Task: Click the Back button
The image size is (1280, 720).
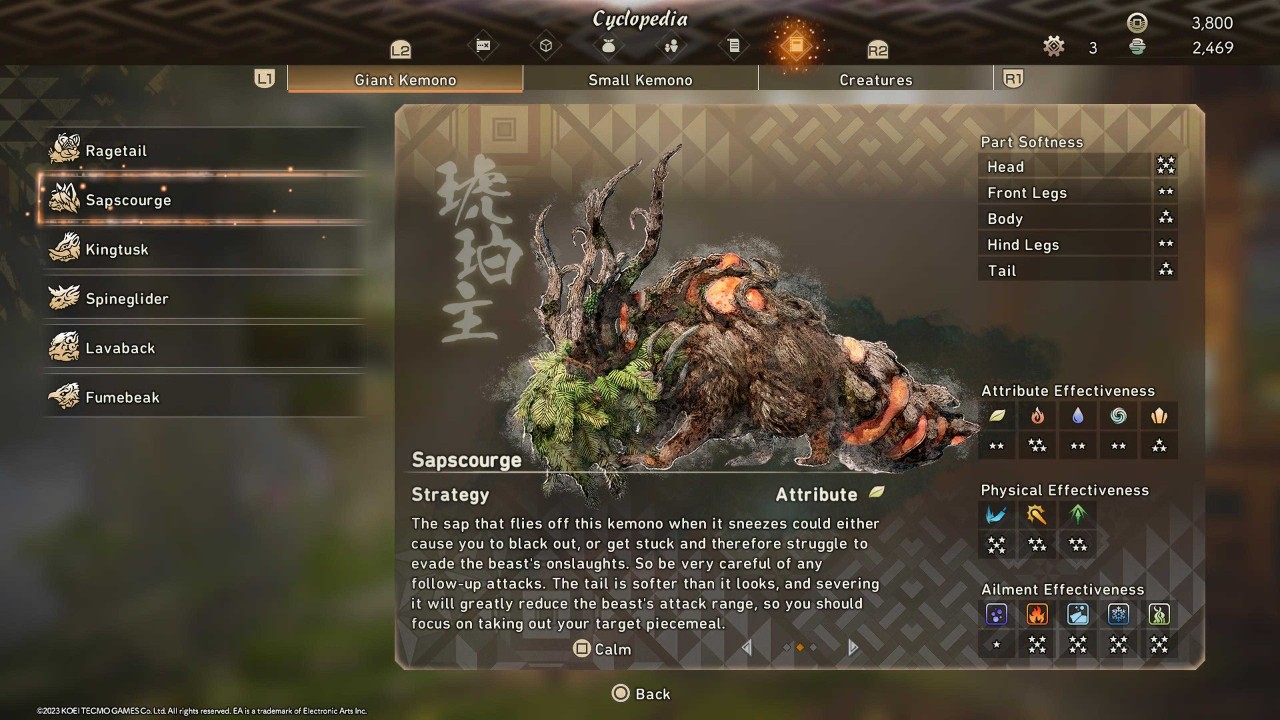Action: click(x=641, y=694)
